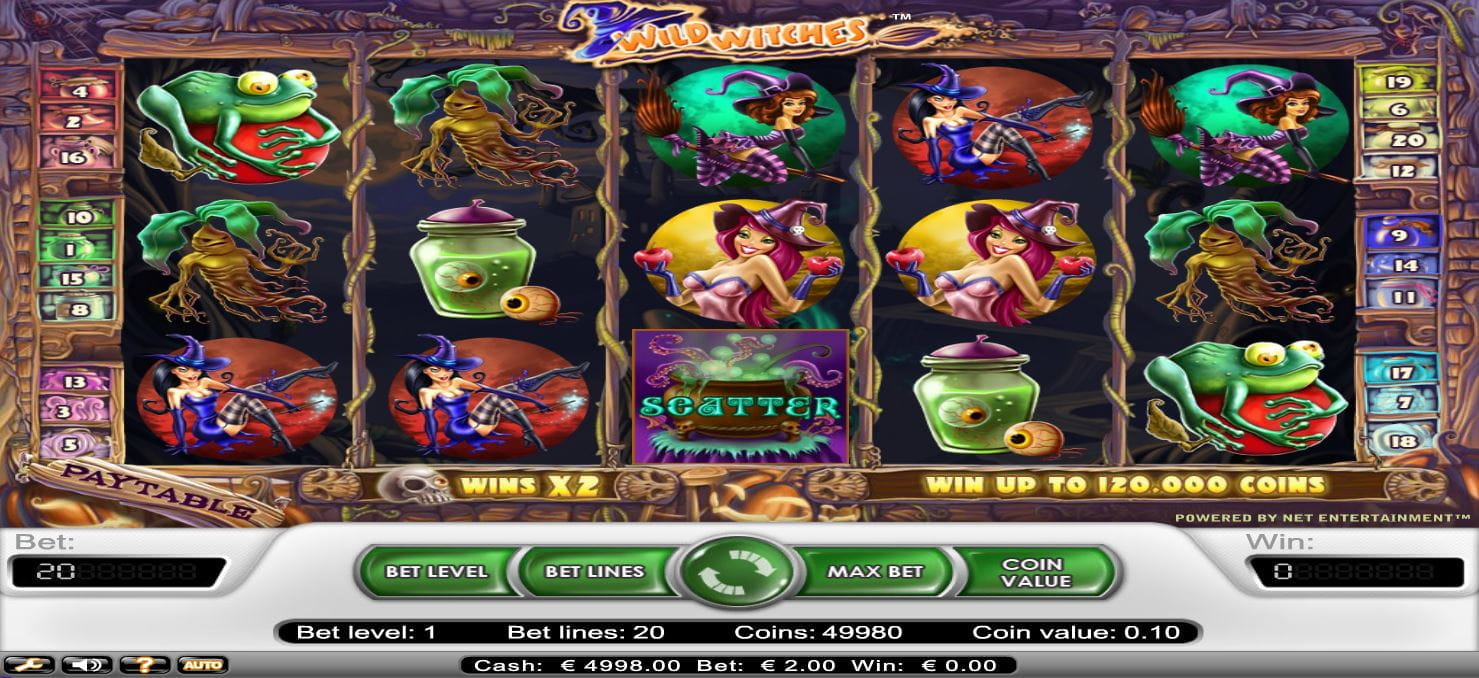The image size is (1479, 678).
Task: Select bet line number 4
Action: coord(78,91)
